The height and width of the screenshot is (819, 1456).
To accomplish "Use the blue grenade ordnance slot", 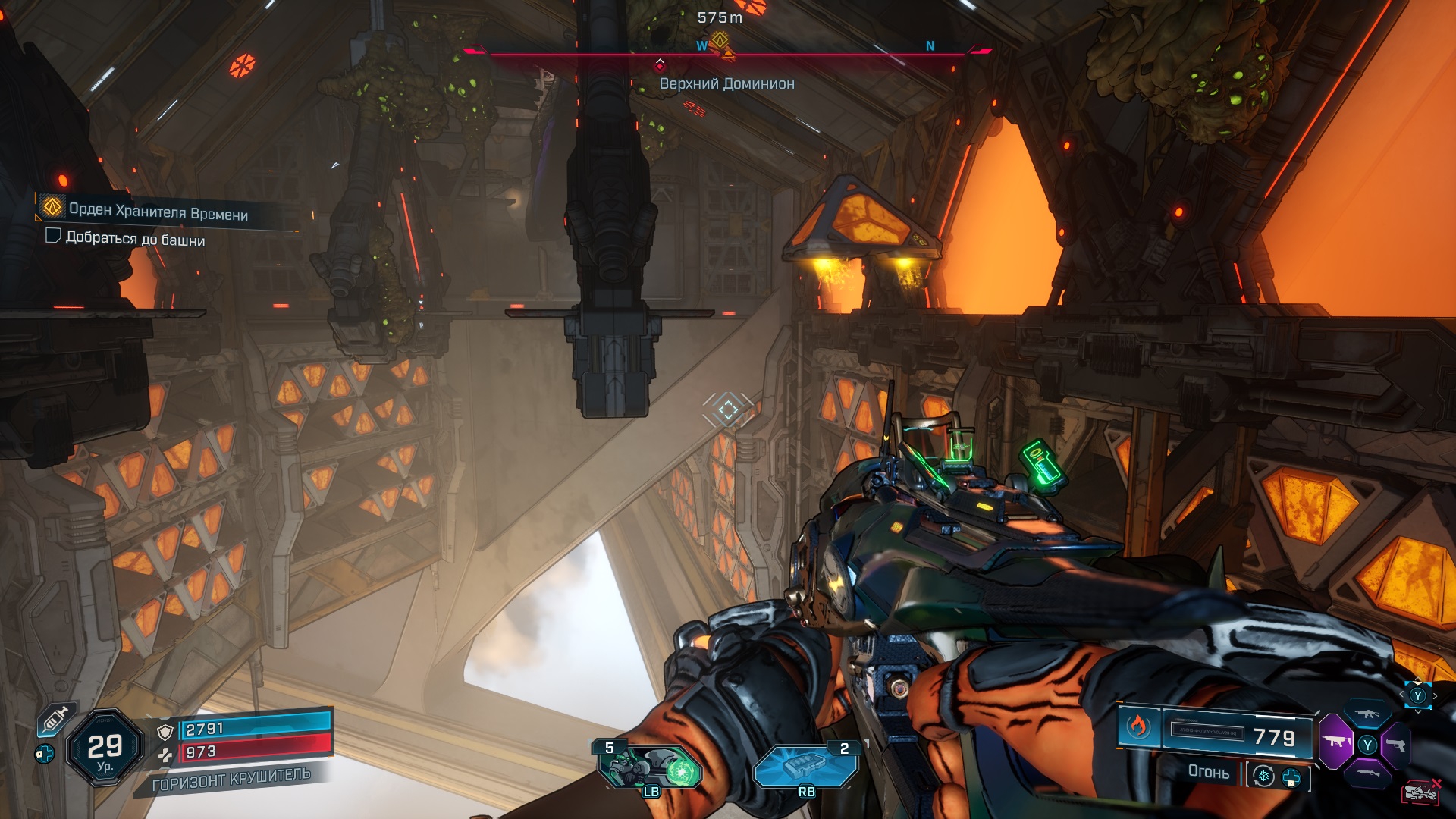I will (805, 764).
